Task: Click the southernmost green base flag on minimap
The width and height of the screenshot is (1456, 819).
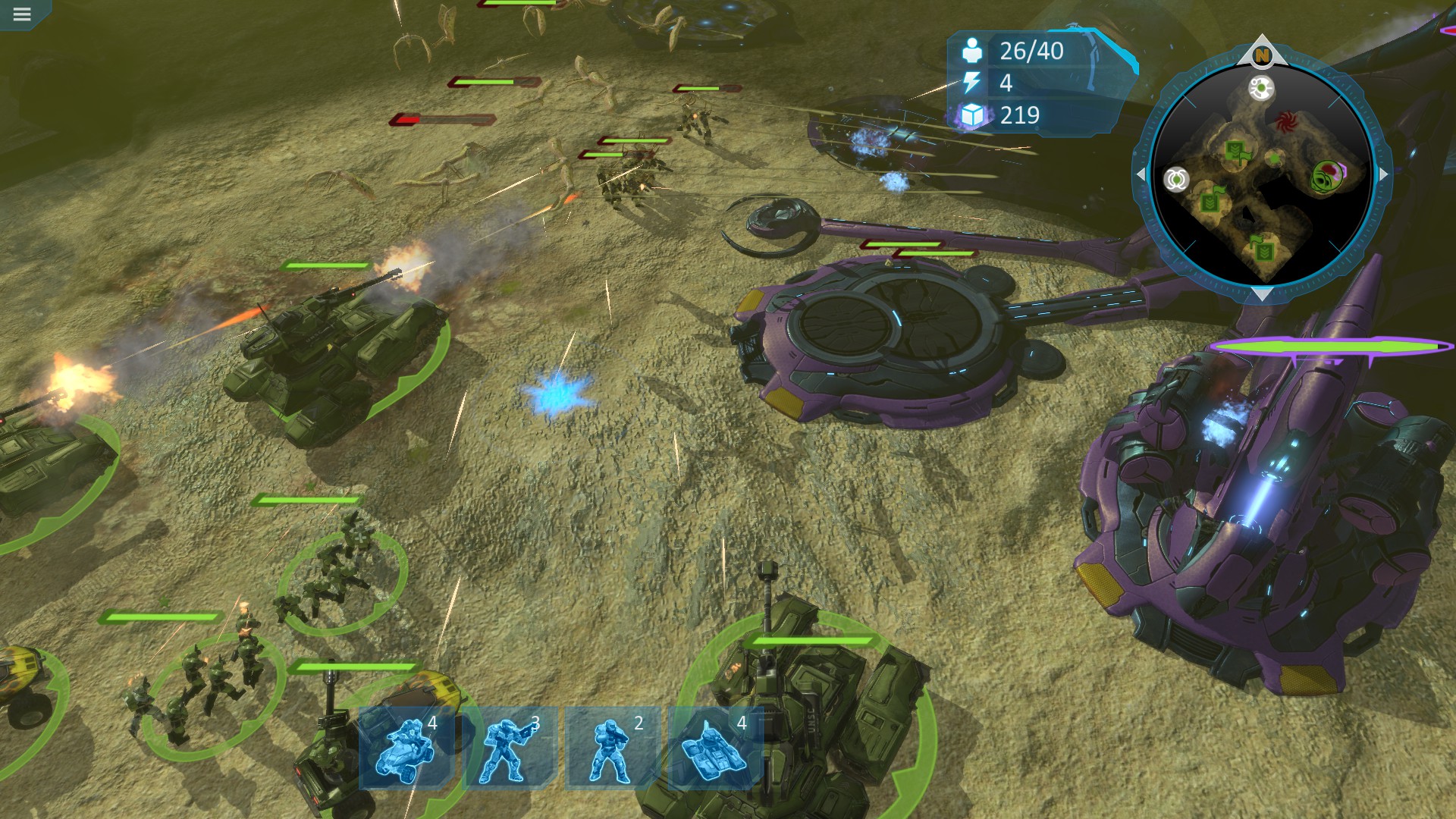Action: 1263,247
